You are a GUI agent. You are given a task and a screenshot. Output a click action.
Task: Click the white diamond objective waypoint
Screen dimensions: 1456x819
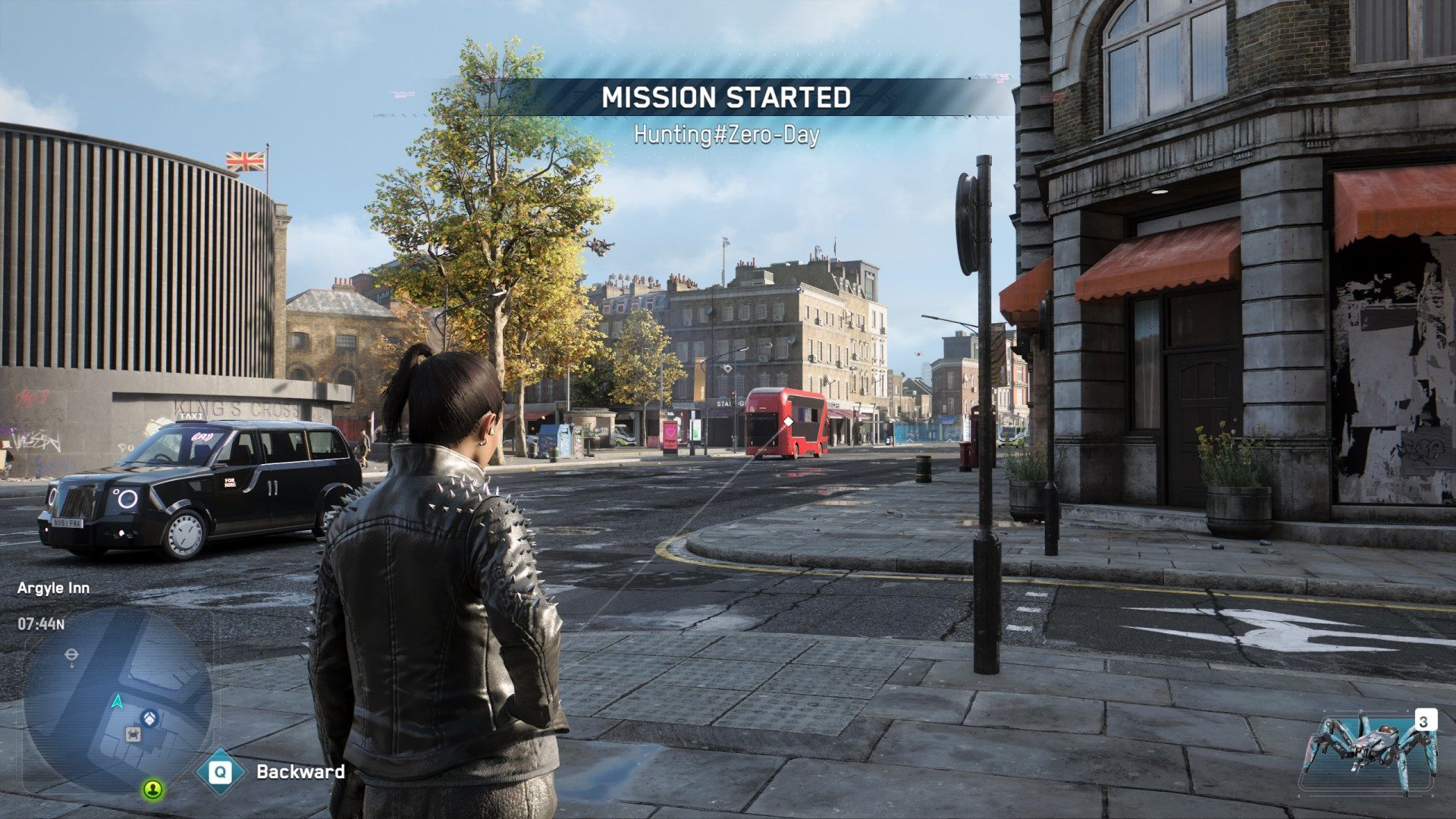click(788, 422)
